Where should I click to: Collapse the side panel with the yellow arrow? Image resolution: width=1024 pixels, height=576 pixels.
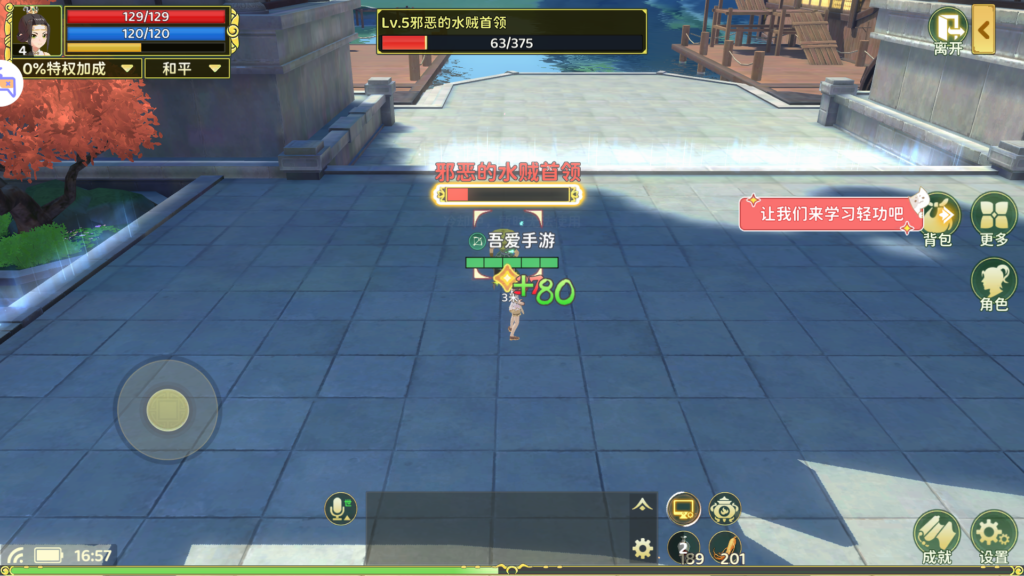click(x=984, y=29)
